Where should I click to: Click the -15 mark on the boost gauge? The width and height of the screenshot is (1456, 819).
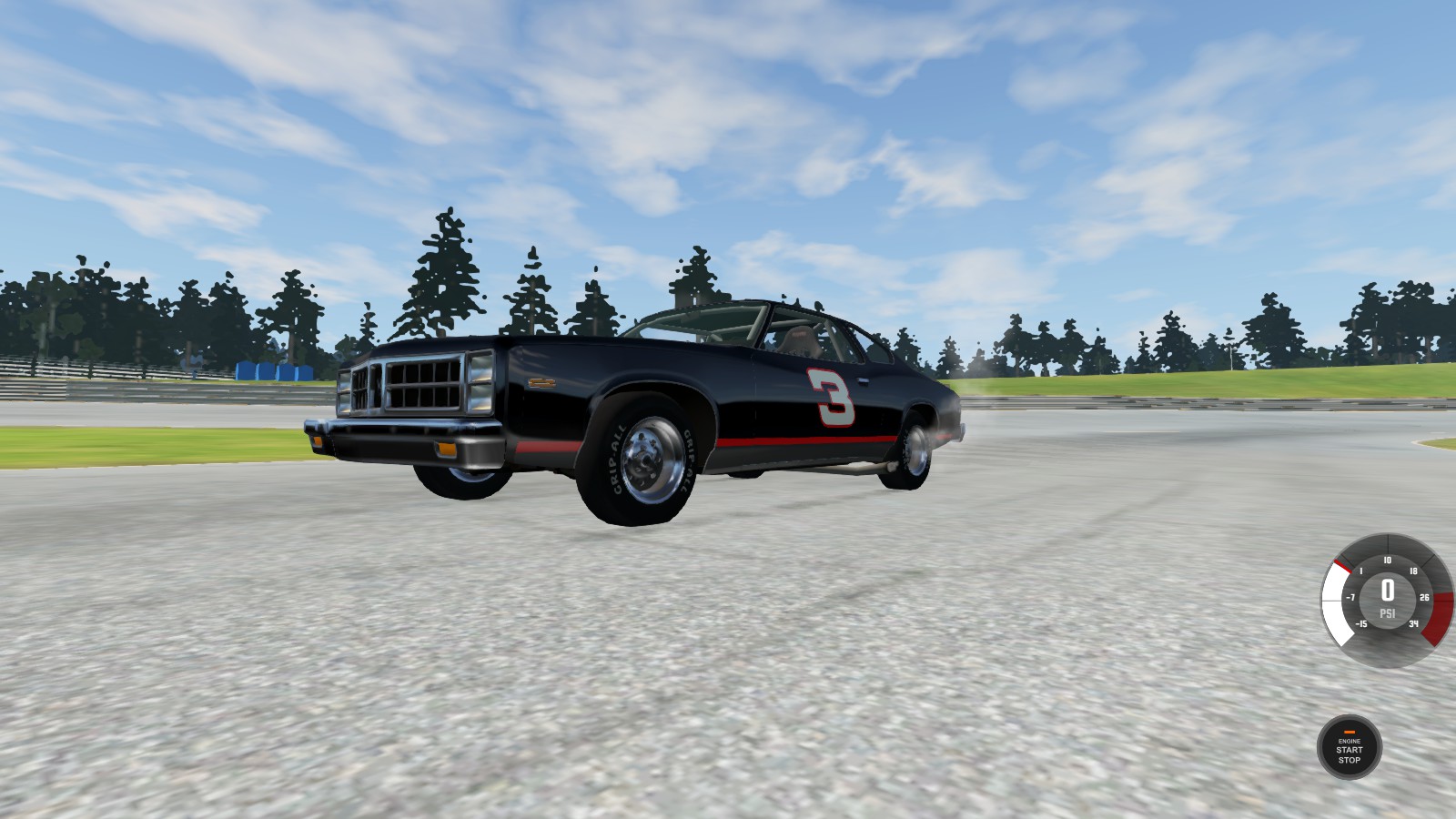click(x=1361, y=623)
